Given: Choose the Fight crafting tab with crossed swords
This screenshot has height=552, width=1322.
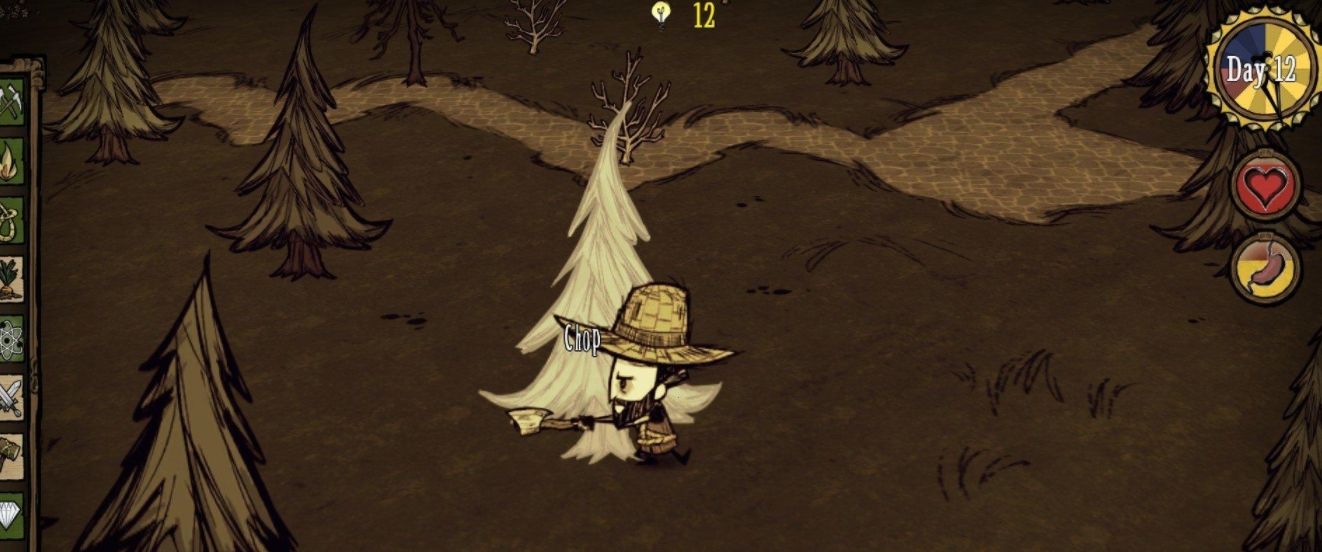Looking at the screenshot, I should 11,397.
